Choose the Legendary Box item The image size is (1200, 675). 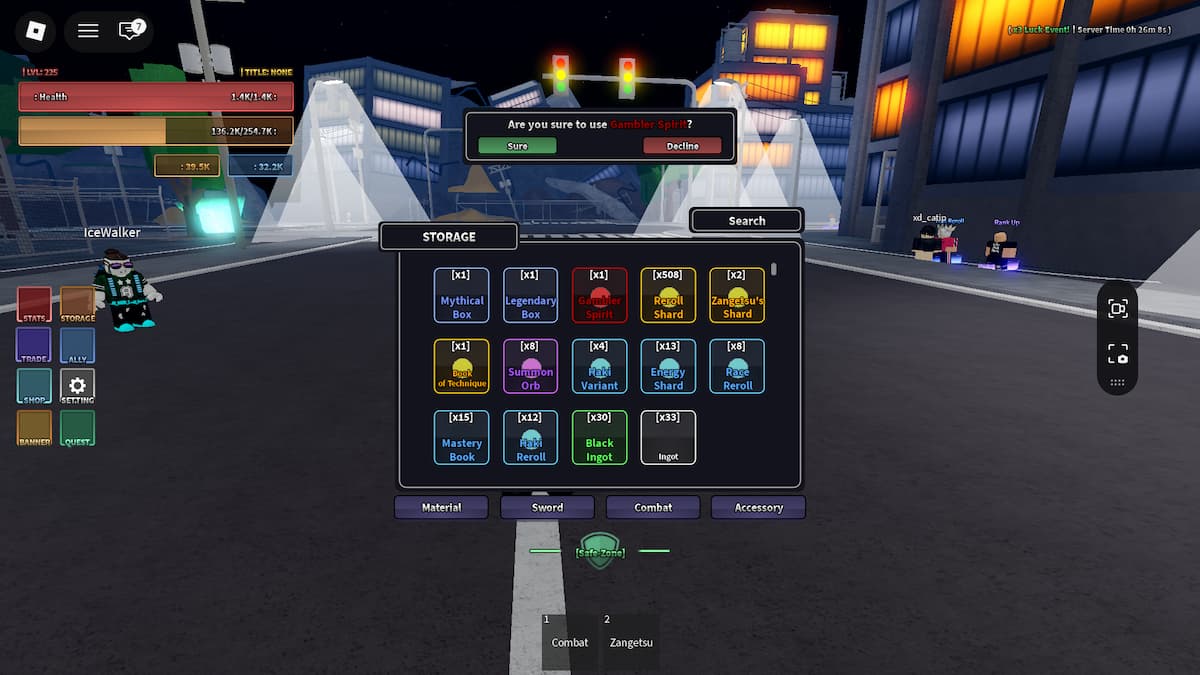530,295
